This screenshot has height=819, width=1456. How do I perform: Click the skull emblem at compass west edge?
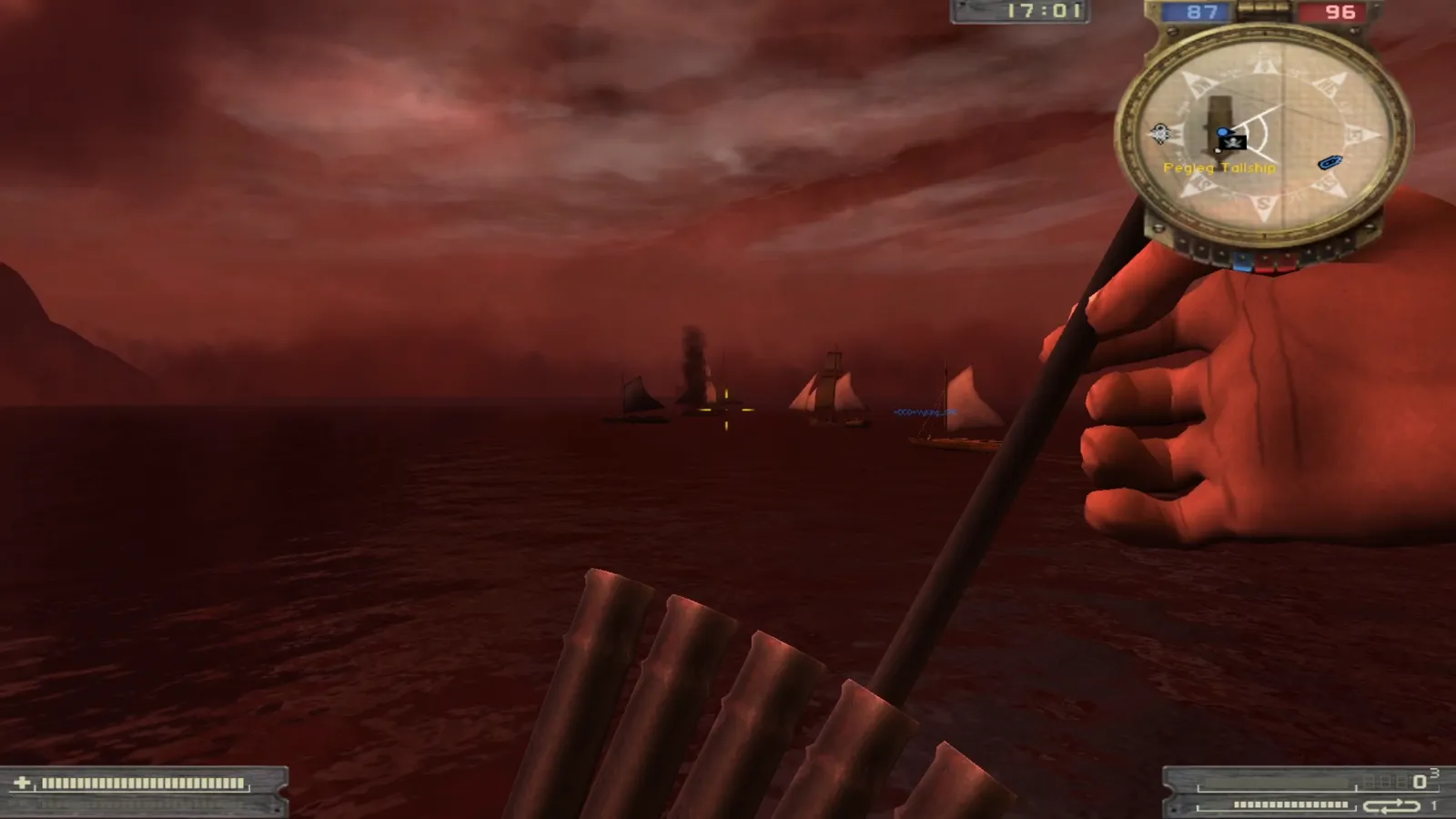[x=1160, y=134]
